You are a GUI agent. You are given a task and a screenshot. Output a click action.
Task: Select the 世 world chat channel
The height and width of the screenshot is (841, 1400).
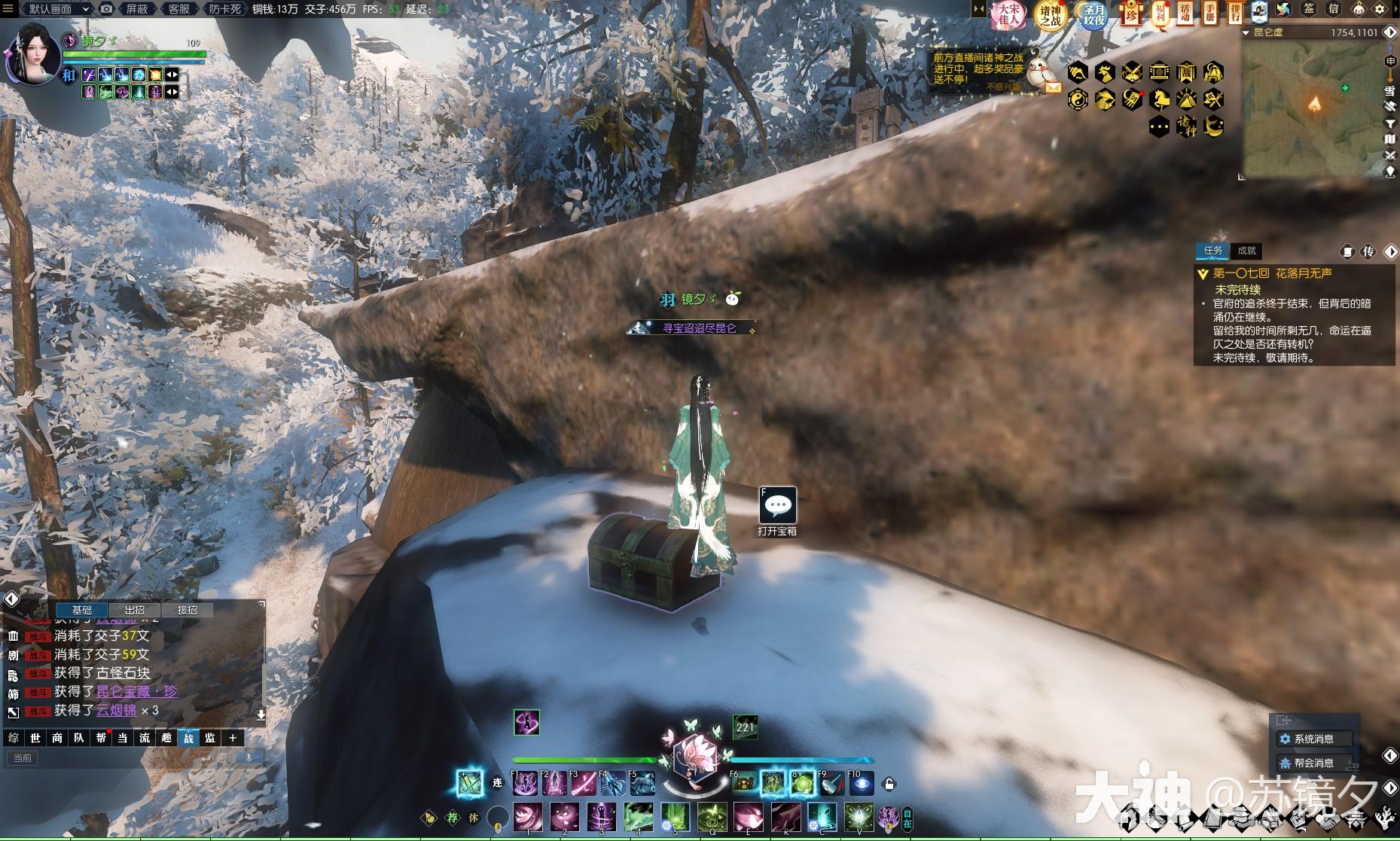[35, 738]
